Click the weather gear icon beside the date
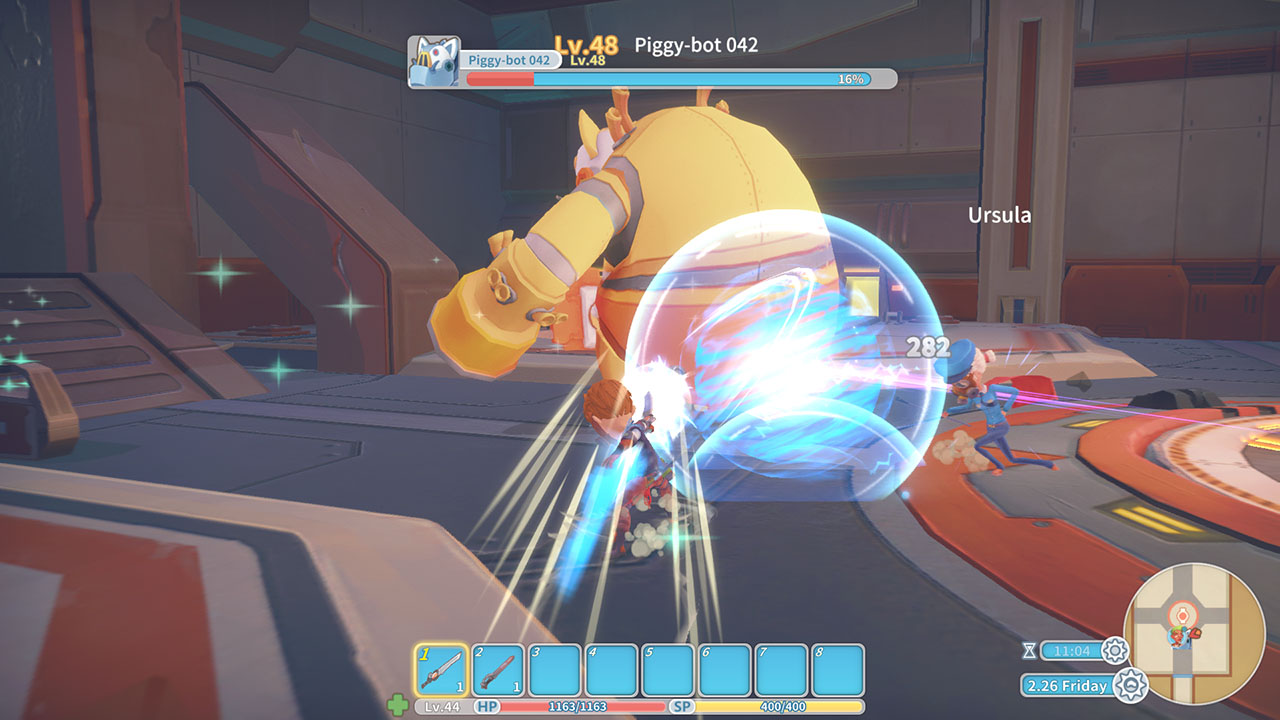Image resolution: width=1280 pixels, height=720 pixels. [1130, 685]
